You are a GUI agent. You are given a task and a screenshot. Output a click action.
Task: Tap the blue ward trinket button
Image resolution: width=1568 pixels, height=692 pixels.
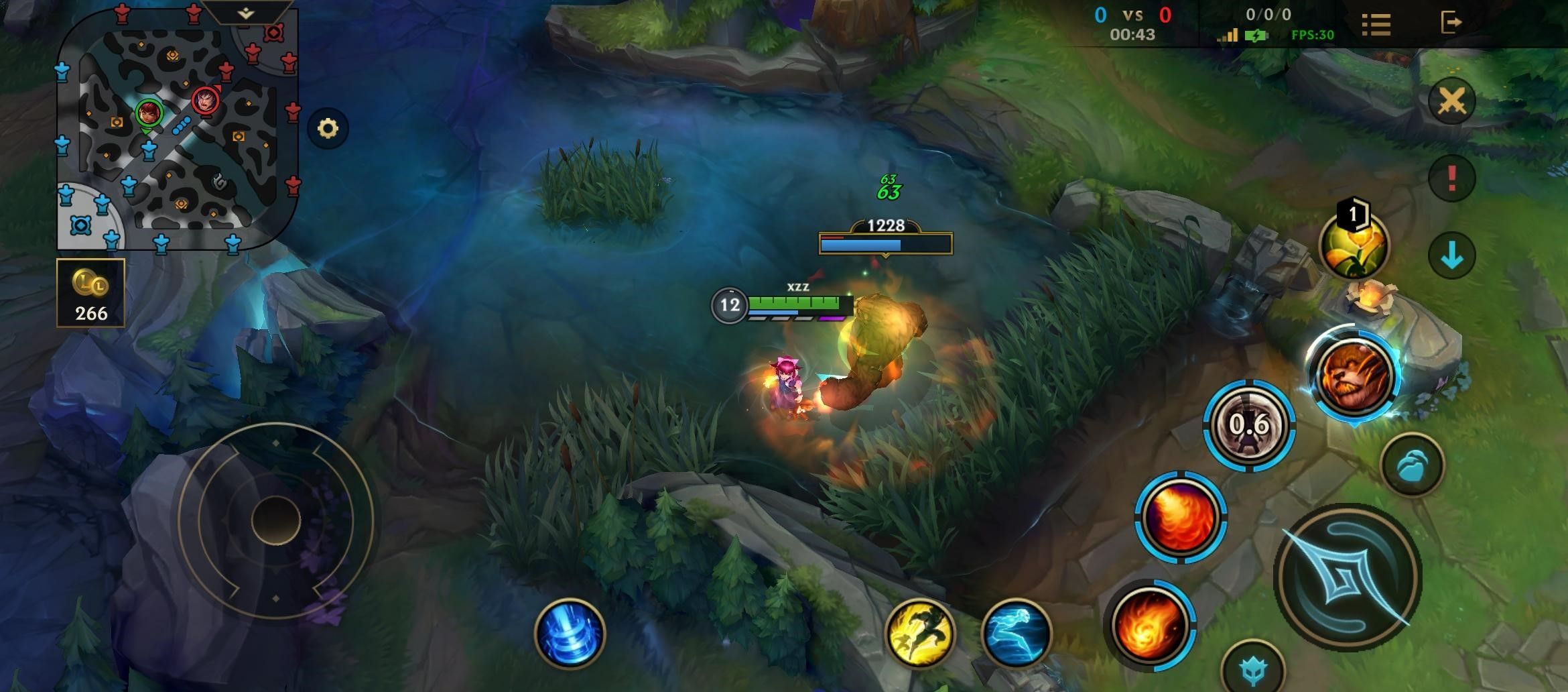[1412, 464]
